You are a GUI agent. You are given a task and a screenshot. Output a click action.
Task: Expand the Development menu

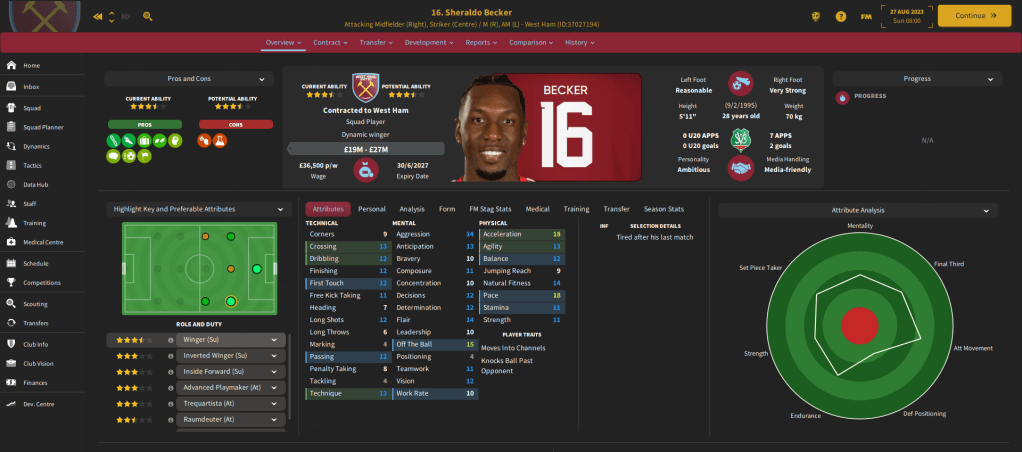coord(429,43)
